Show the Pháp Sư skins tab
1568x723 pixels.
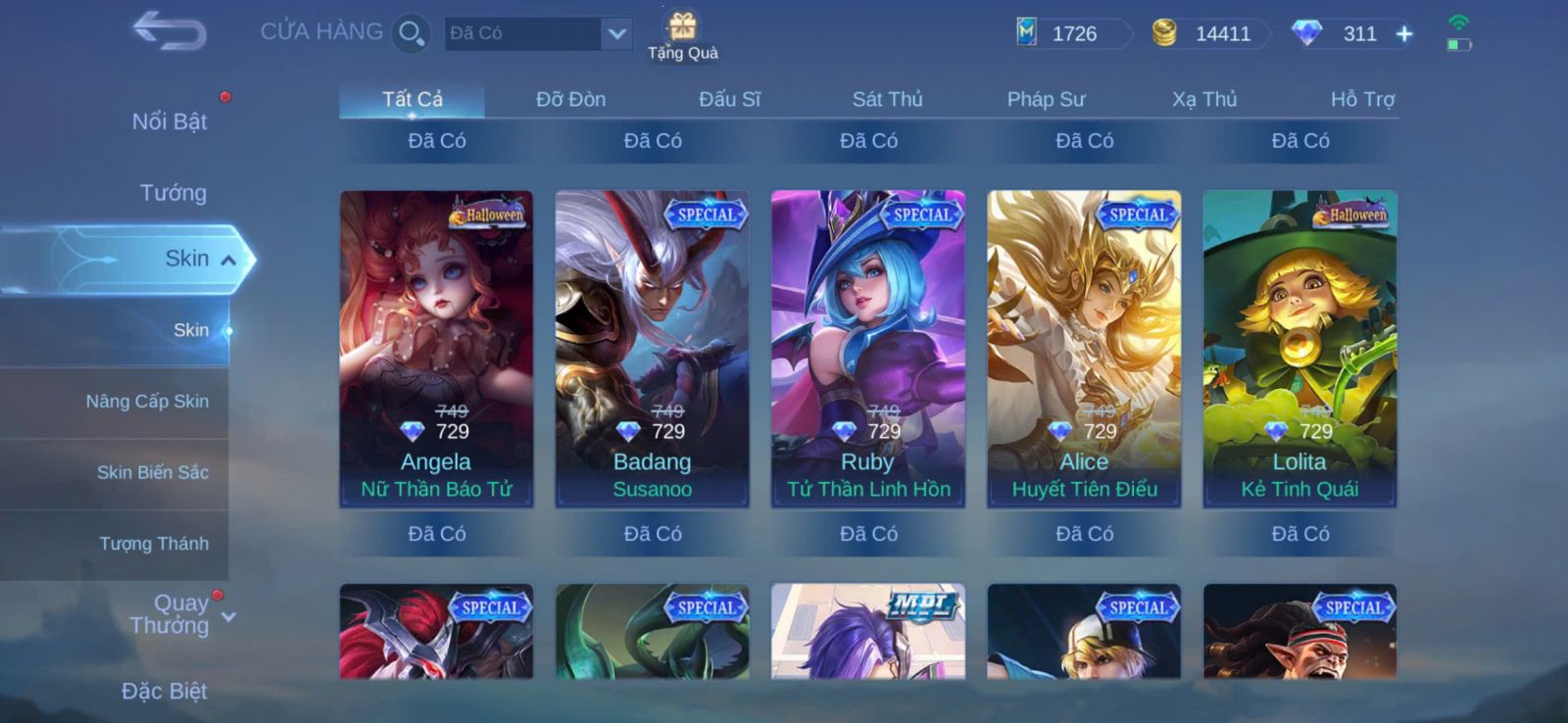pyautogui.click(x=1046, y=99)
